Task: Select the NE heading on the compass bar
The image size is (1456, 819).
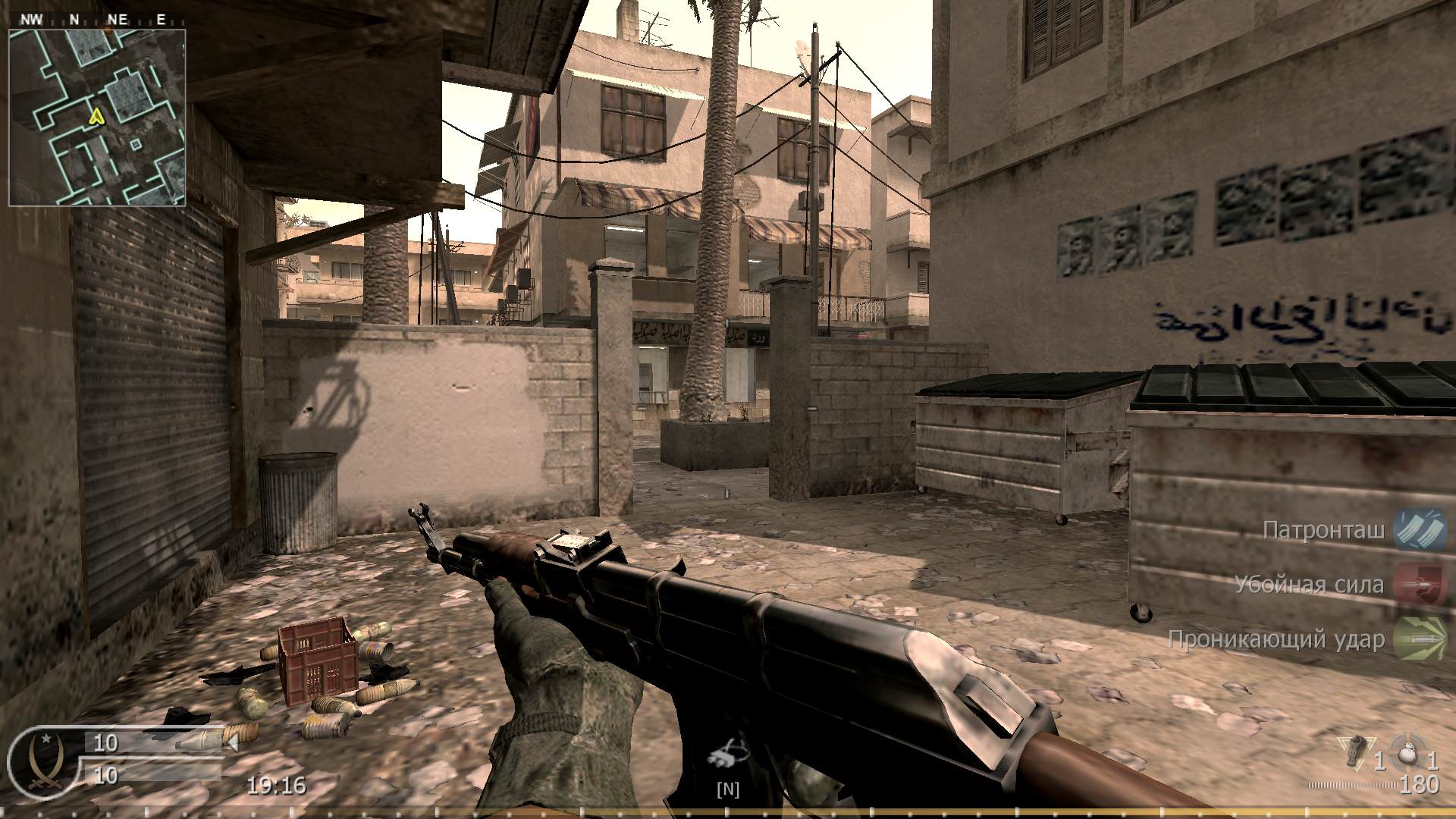Action: tap(118, 18)
